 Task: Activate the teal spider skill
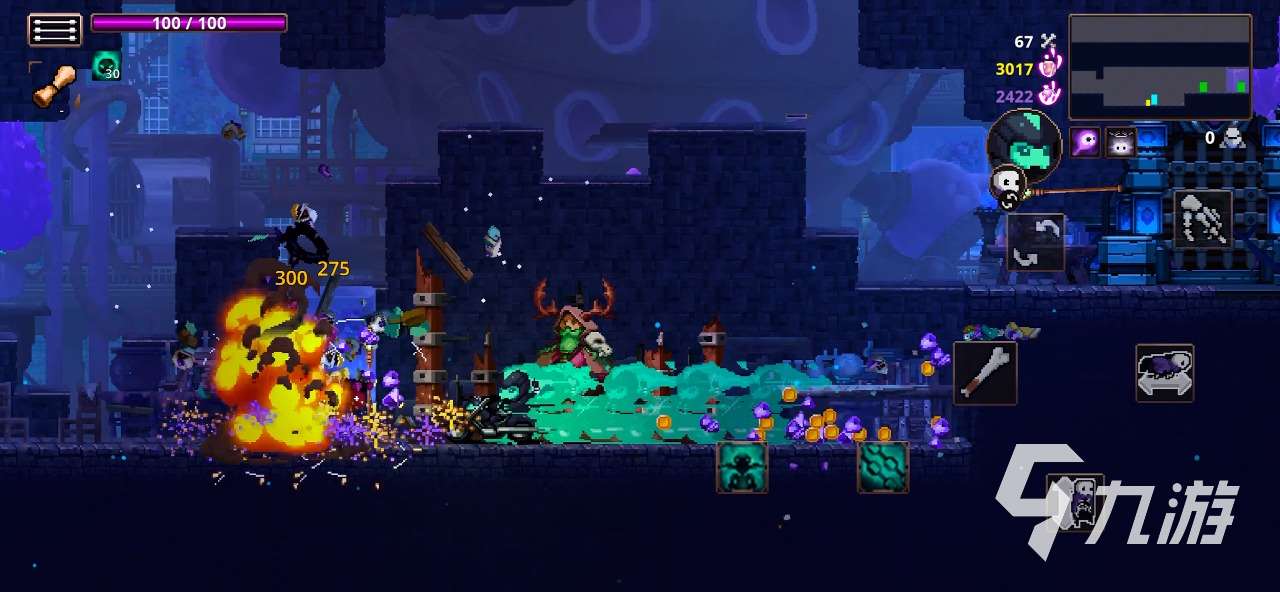click(x=742, y=467)
